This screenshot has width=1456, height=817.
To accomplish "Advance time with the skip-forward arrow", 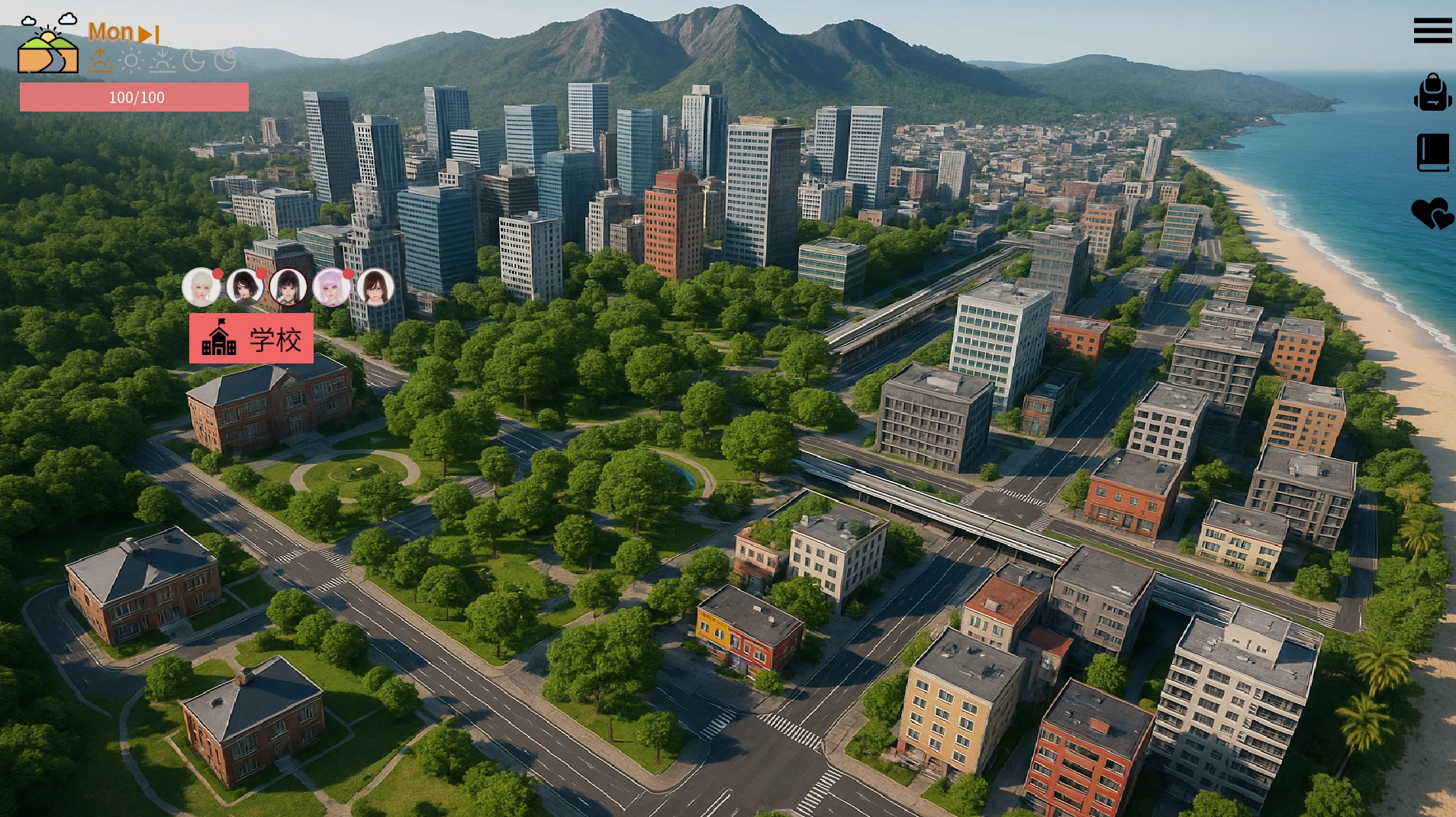I will coord(149,34).
